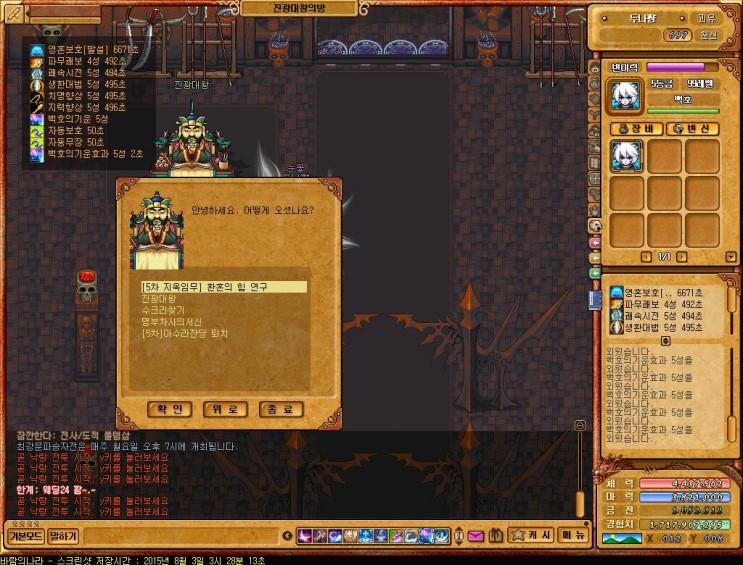Choose the [5차]아수라전당 퇴치 option
The width and height of the screenshot is (743, 565).
pos(185,333)
